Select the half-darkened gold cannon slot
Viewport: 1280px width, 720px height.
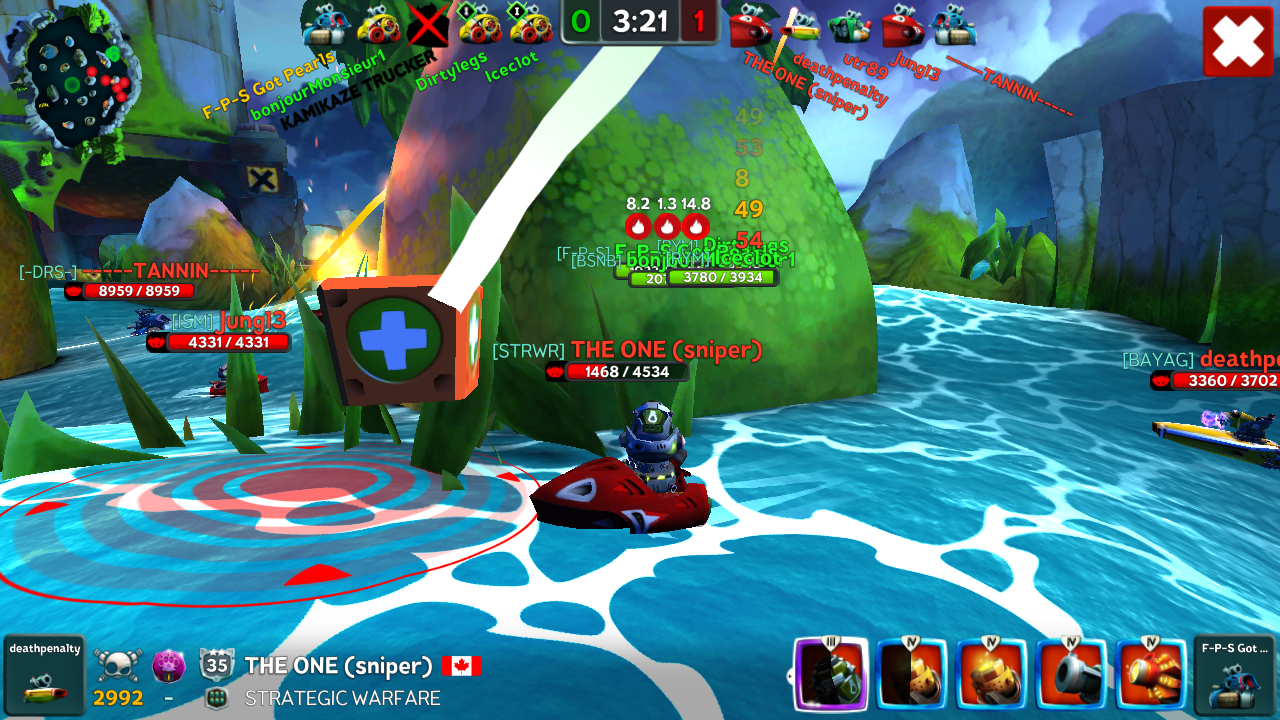[911, 674]
